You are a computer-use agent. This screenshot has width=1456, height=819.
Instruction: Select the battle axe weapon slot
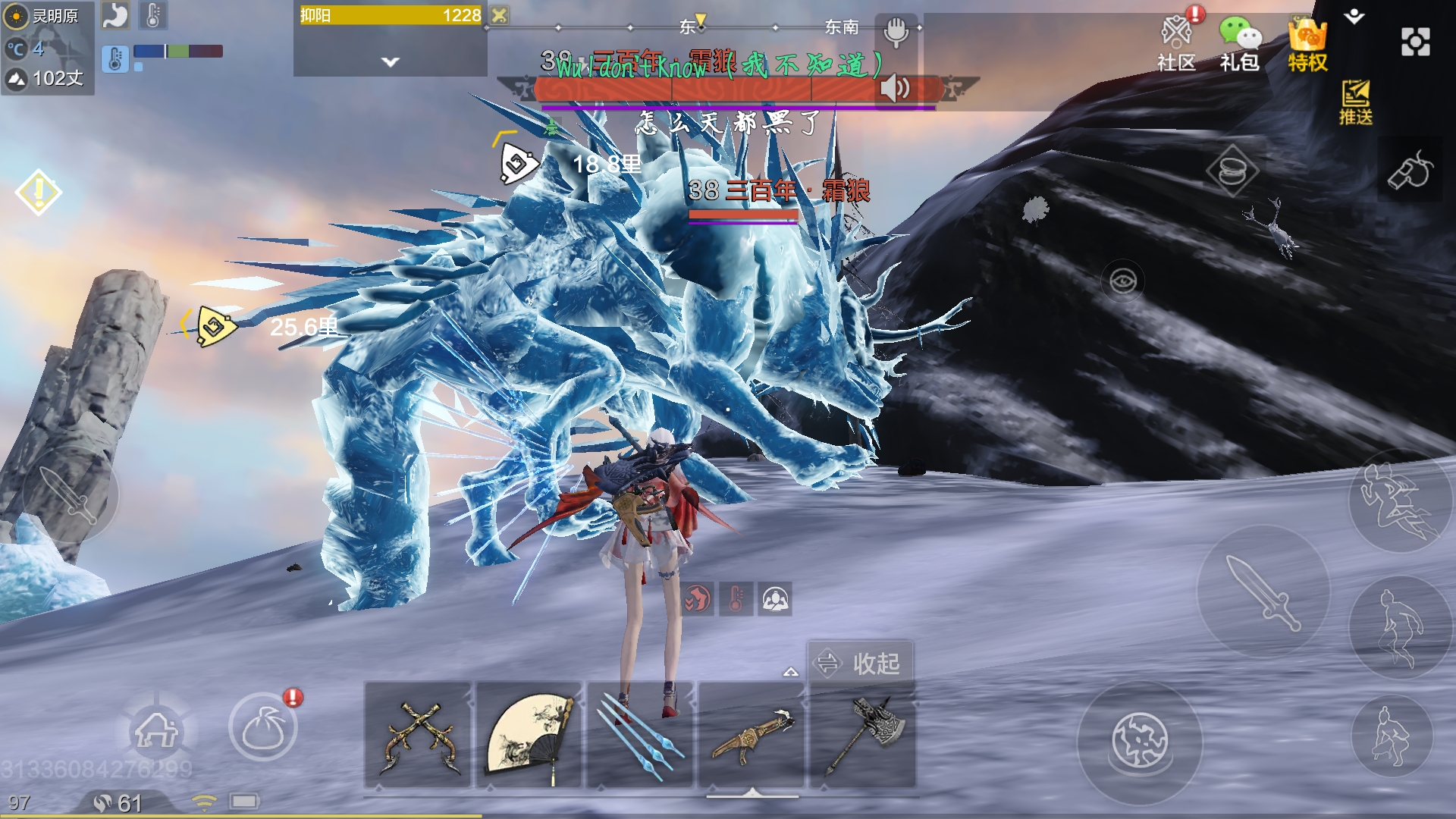point(863,736)
